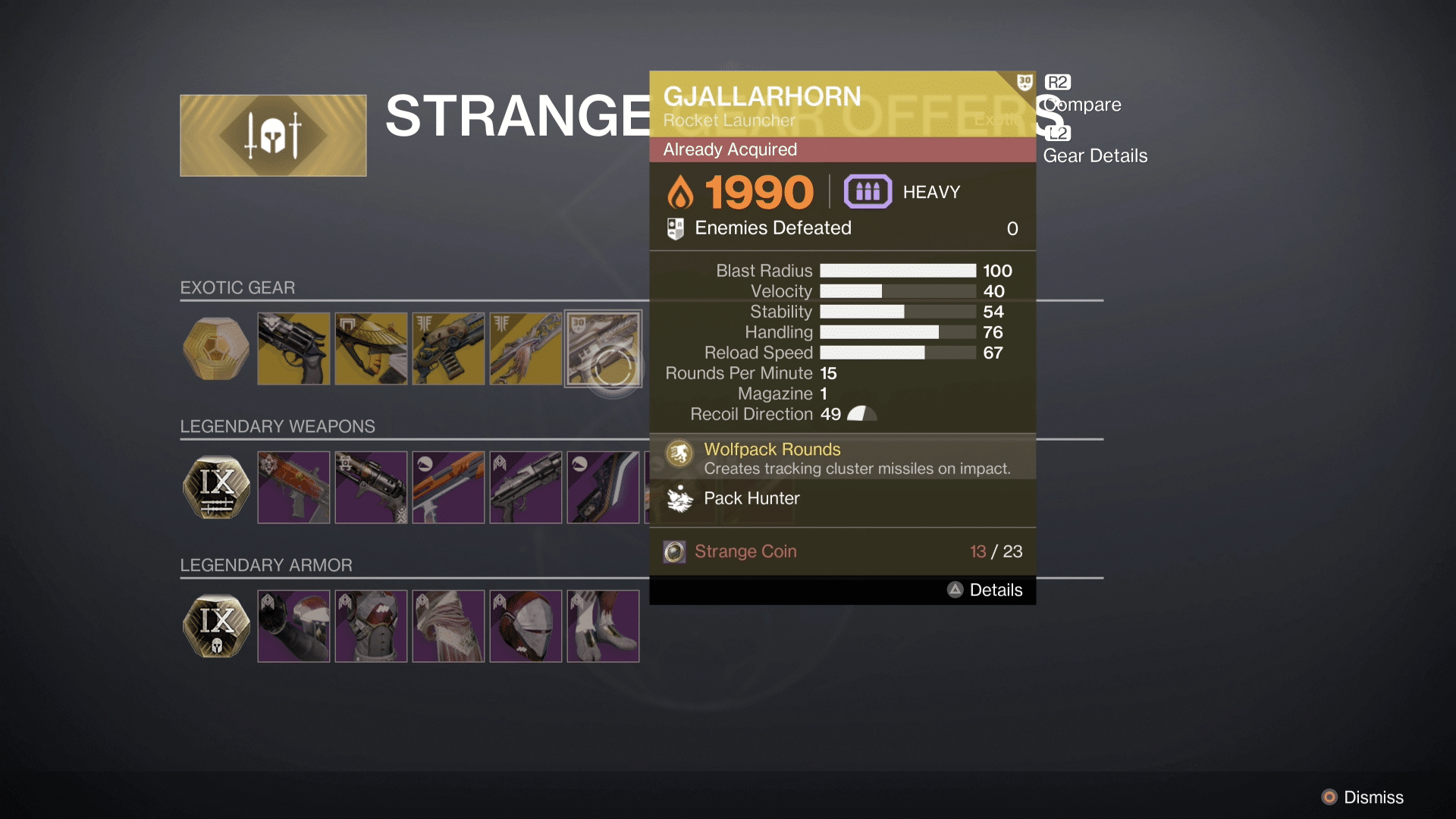The height and width of the screenshot is (819, 1456).
Task: Choose the black legendary grenade launcher
Action: pyautogui.click(x=371, y=488)
